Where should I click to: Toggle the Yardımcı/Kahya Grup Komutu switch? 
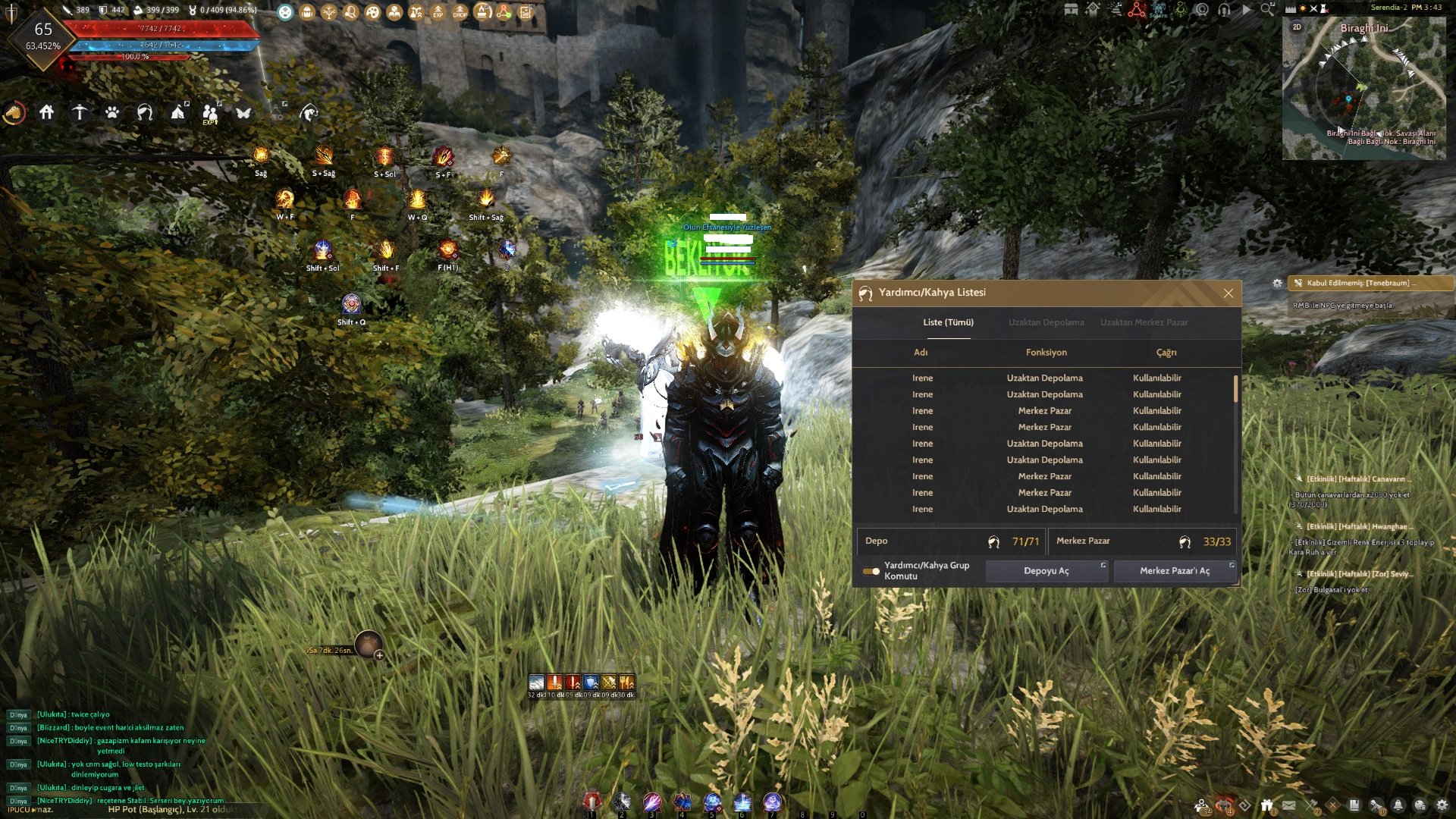coord(871,571)
